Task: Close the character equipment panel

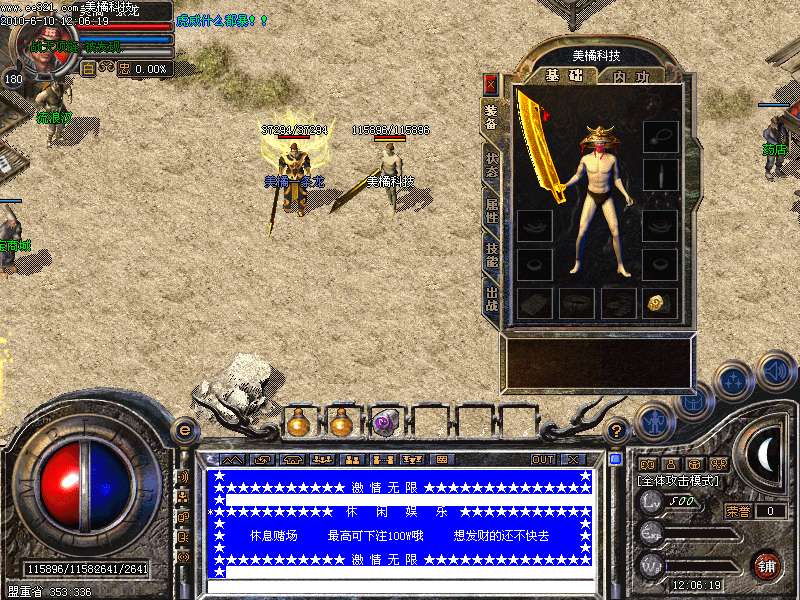Action: [x=490, y=83]
